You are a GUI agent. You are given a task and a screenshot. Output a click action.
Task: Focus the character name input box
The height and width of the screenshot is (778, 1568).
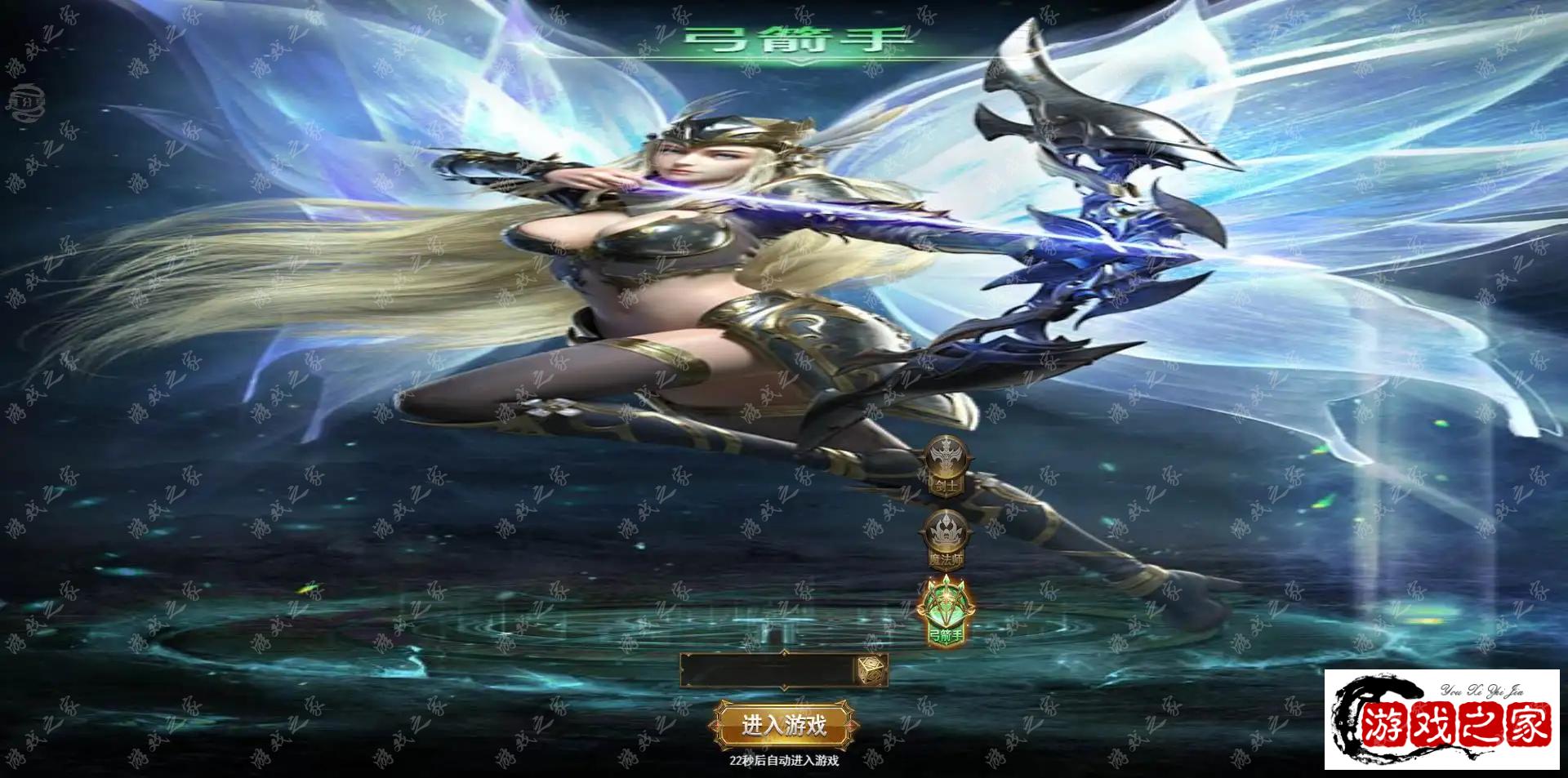768,672
